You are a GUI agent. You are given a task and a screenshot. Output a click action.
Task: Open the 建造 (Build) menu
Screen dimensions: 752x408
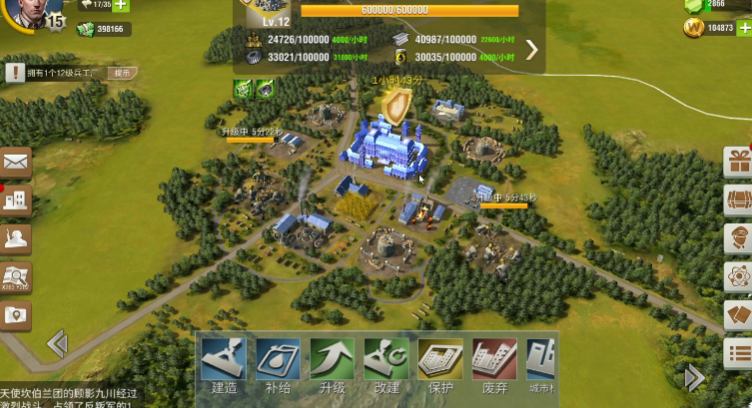coord(223,364)
